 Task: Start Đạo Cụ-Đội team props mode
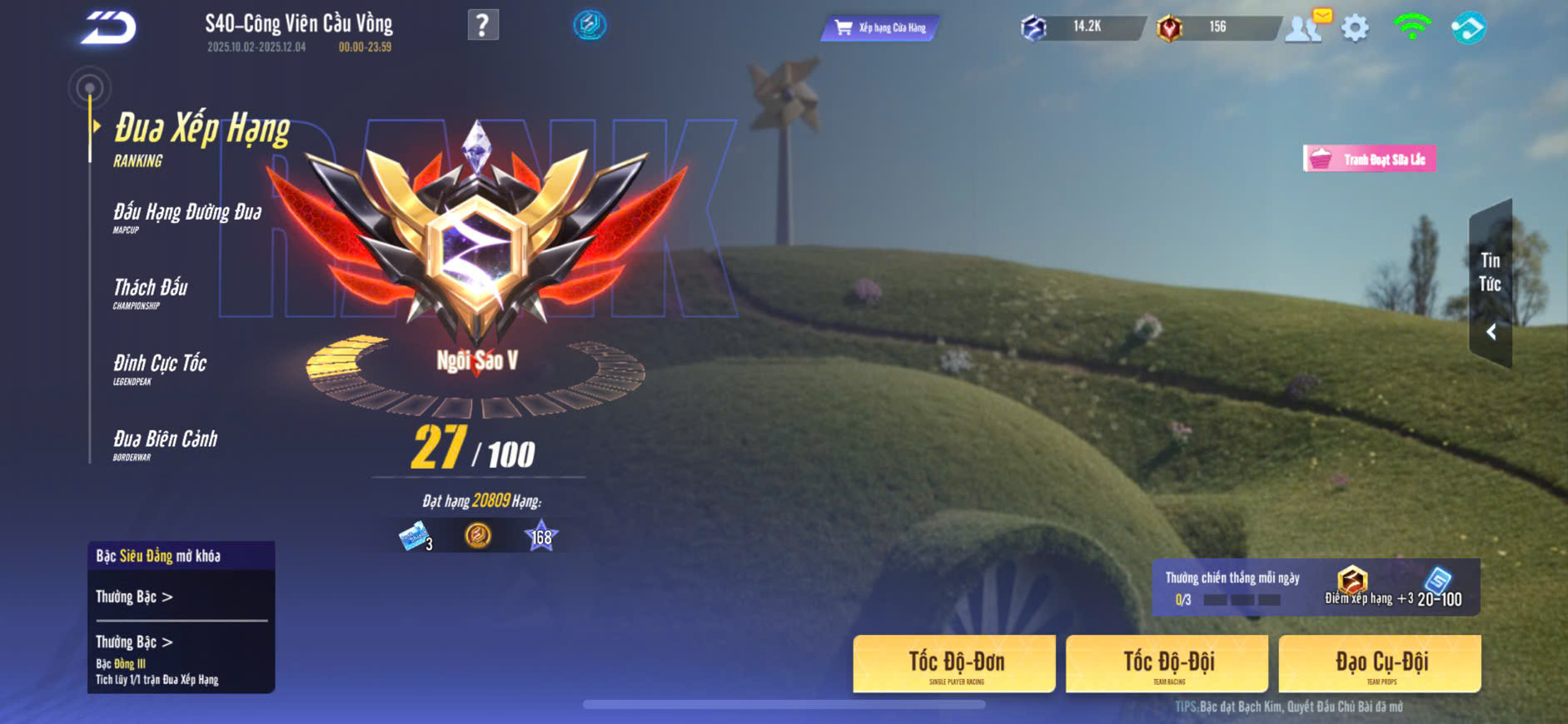pos(1380,664)
